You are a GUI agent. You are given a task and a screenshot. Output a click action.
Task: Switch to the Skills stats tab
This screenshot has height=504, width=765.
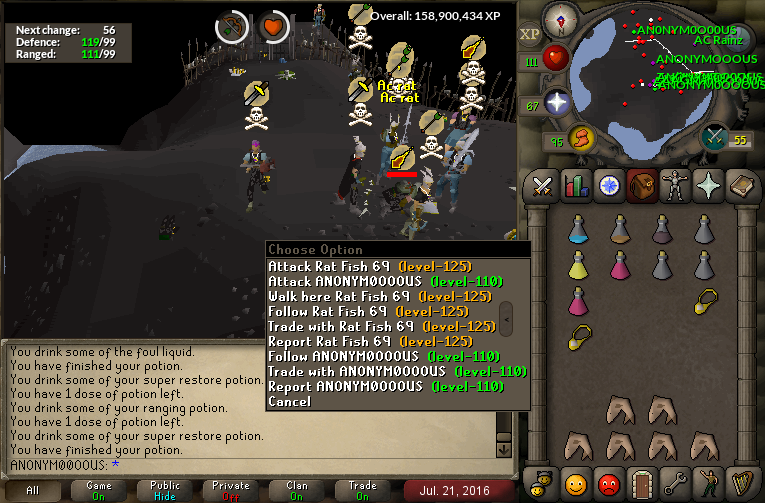click(575, 186)
